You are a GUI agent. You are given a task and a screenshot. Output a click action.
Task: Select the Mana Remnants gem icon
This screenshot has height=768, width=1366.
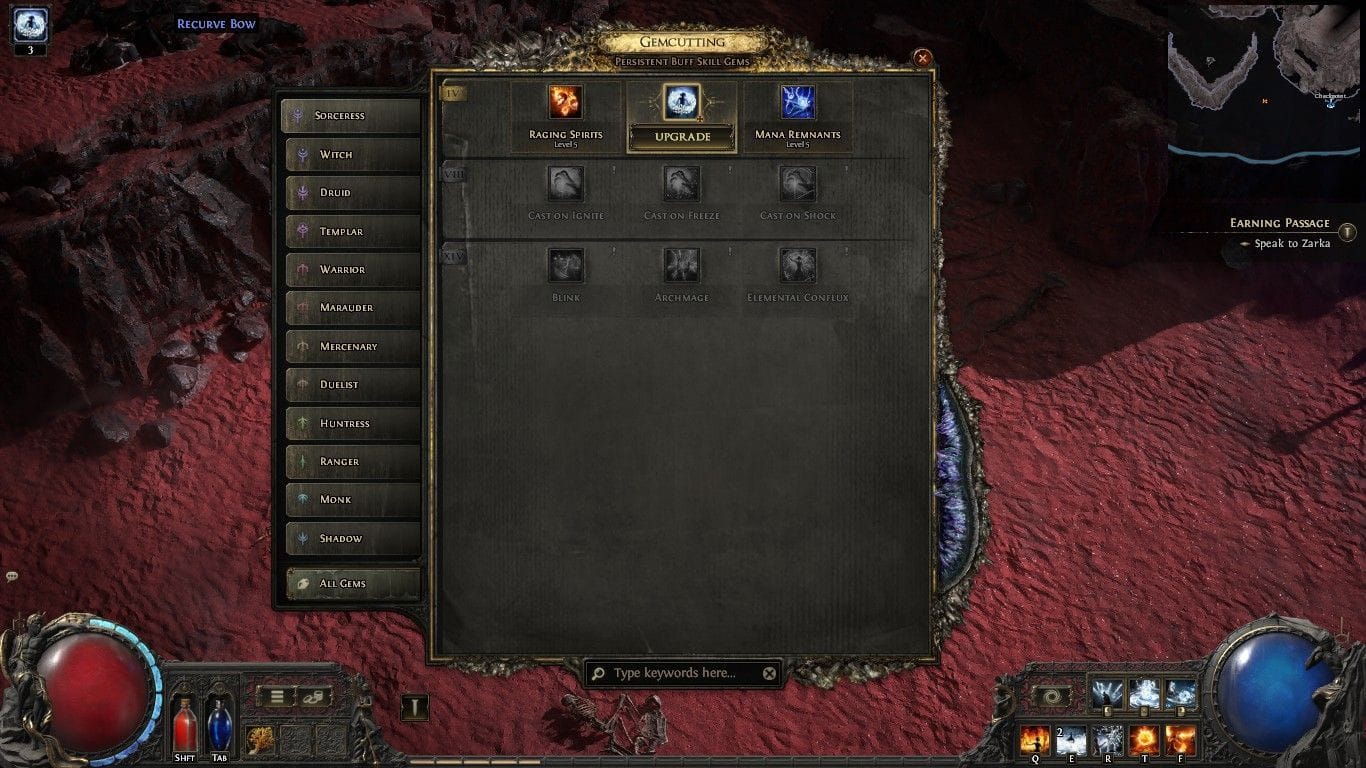click(796, 103)
